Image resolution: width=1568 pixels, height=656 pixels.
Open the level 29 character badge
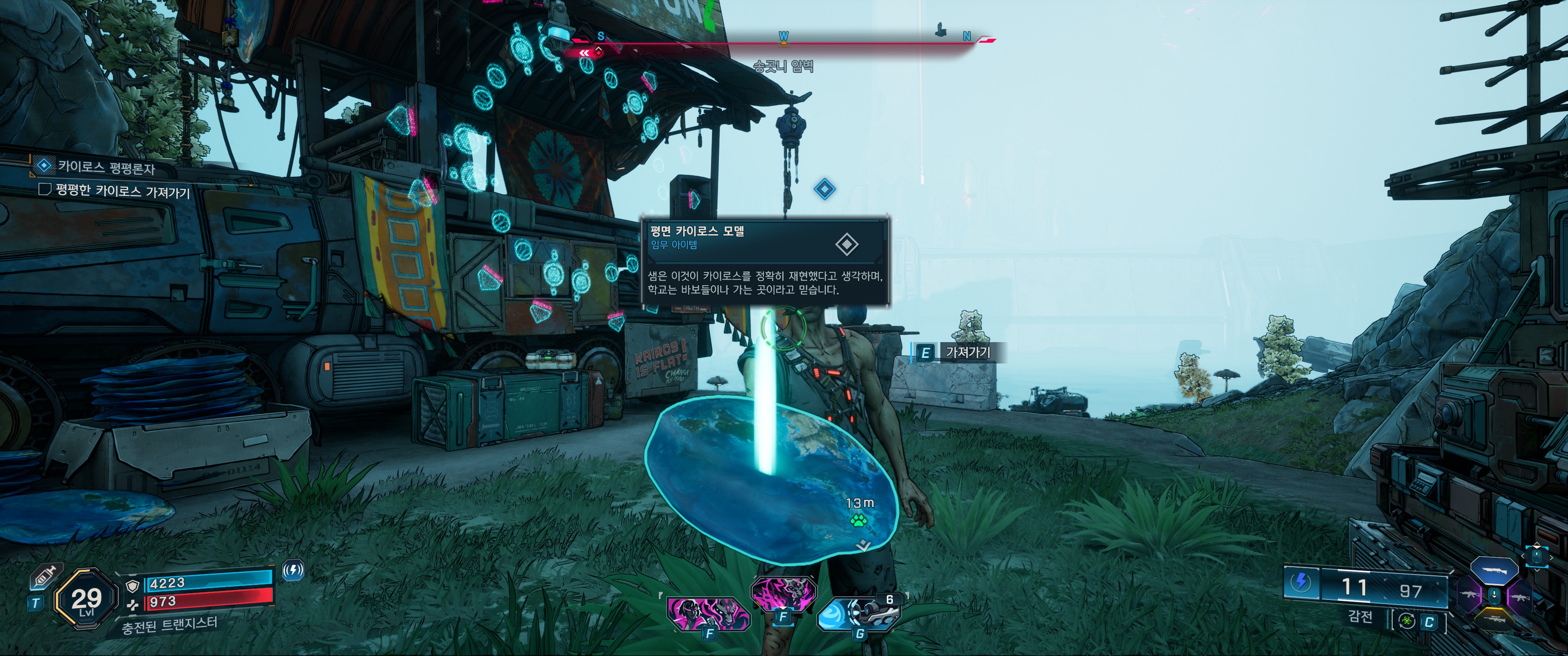click(x=86, y=600)
